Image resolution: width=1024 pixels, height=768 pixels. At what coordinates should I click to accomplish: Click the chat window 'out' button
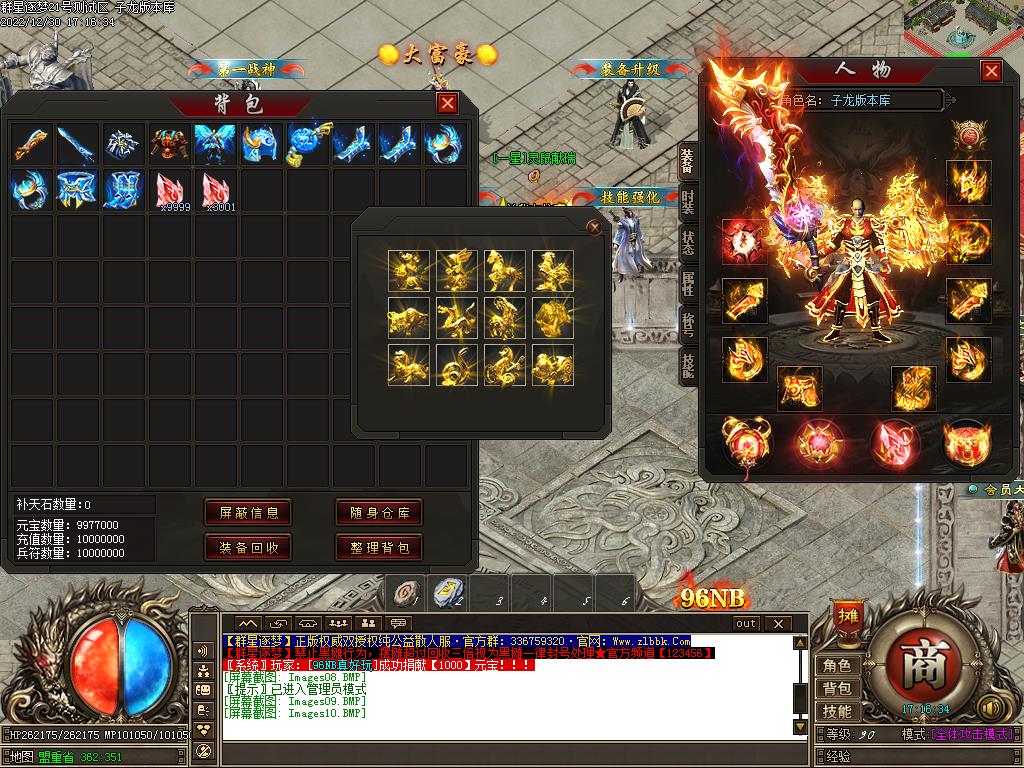746,624
